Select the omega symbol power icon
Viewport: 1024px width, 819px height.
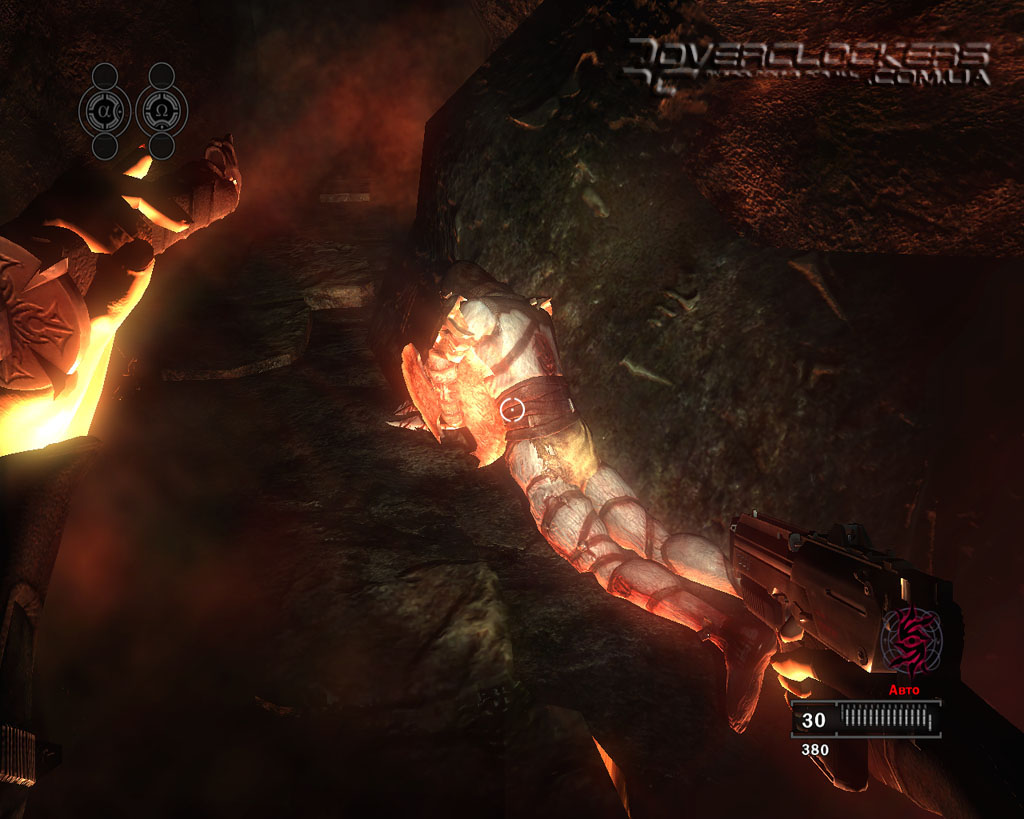(x=161, y=110)
